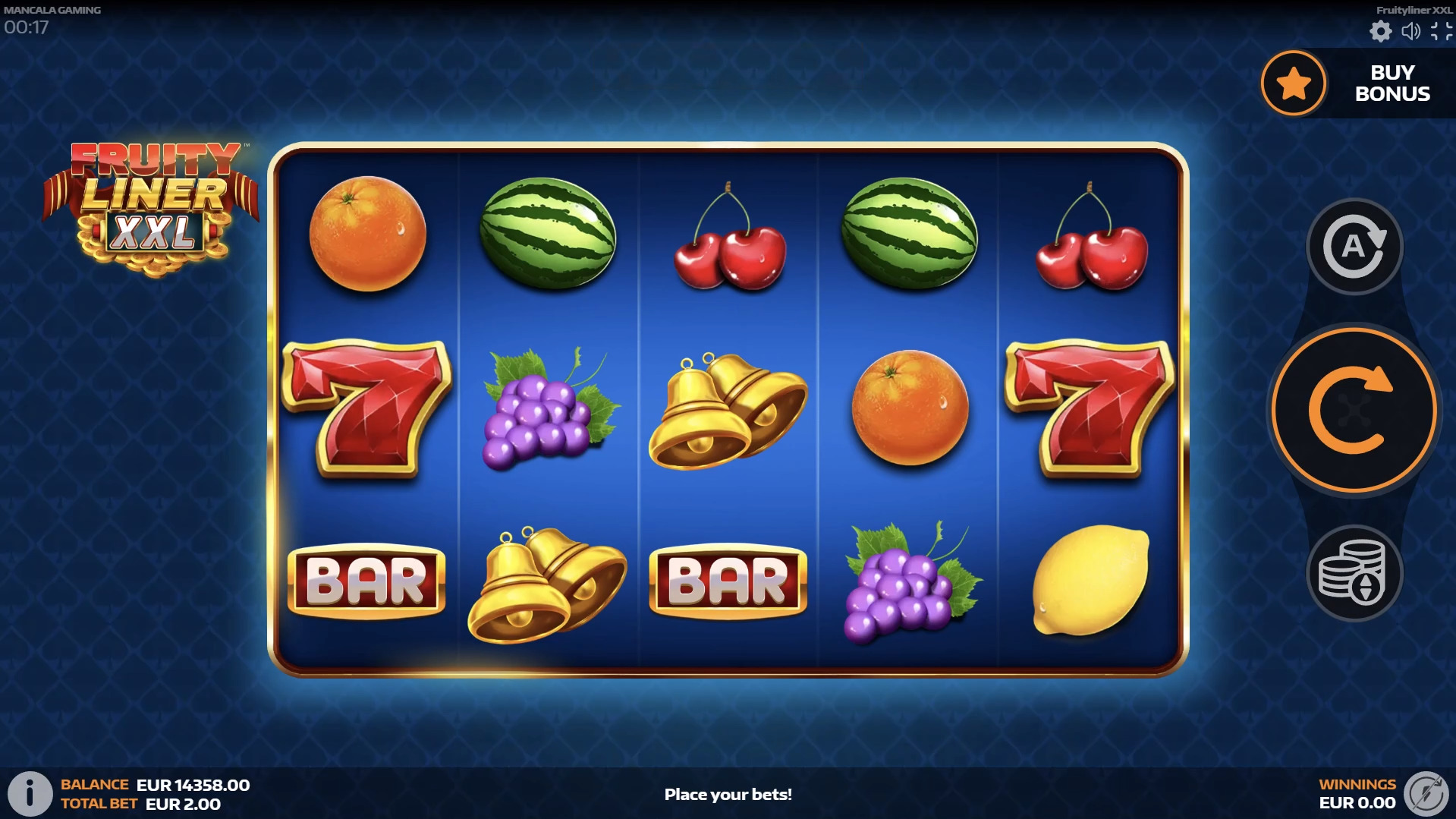1456x819 pixels.
Task: Click the WINNINGS amount display
Action: pyautogui.click(x=1357, y=794)
